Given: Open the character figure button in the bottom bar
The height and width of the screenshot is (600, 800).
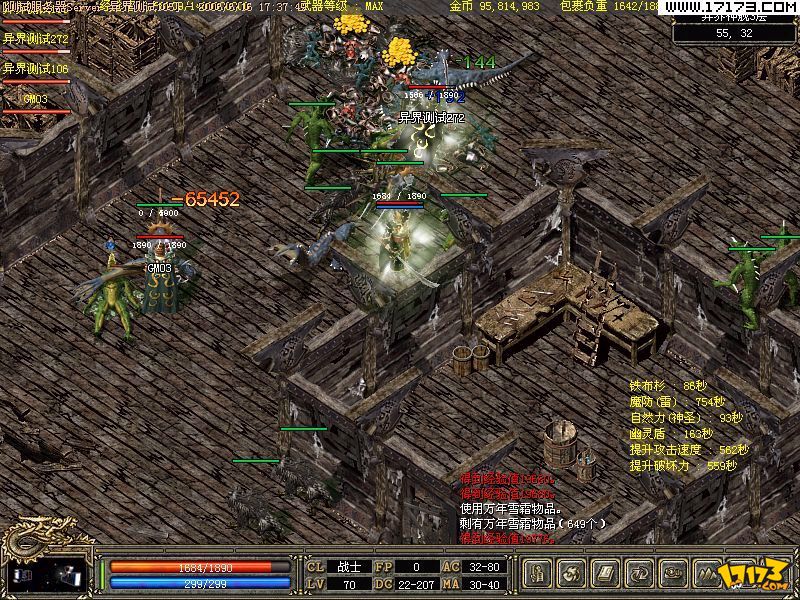Looking at the screenshot, I should click(538, 574).
